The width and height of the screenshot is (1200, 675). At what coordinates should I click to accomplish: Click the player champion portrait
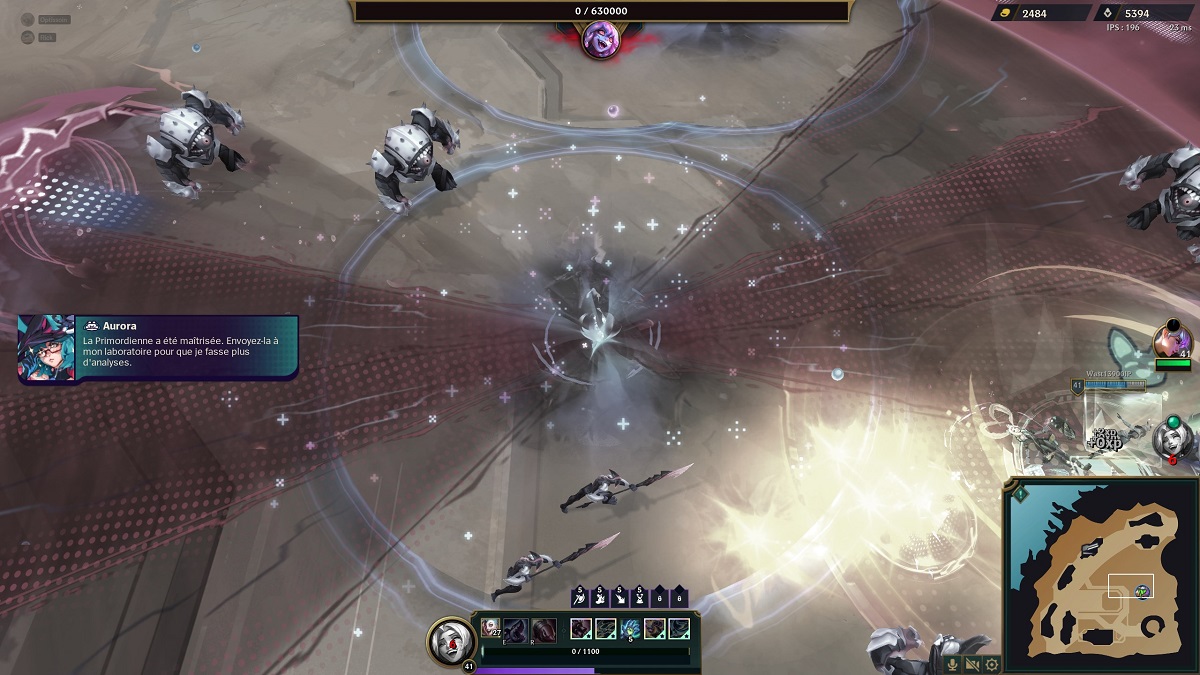450,640
